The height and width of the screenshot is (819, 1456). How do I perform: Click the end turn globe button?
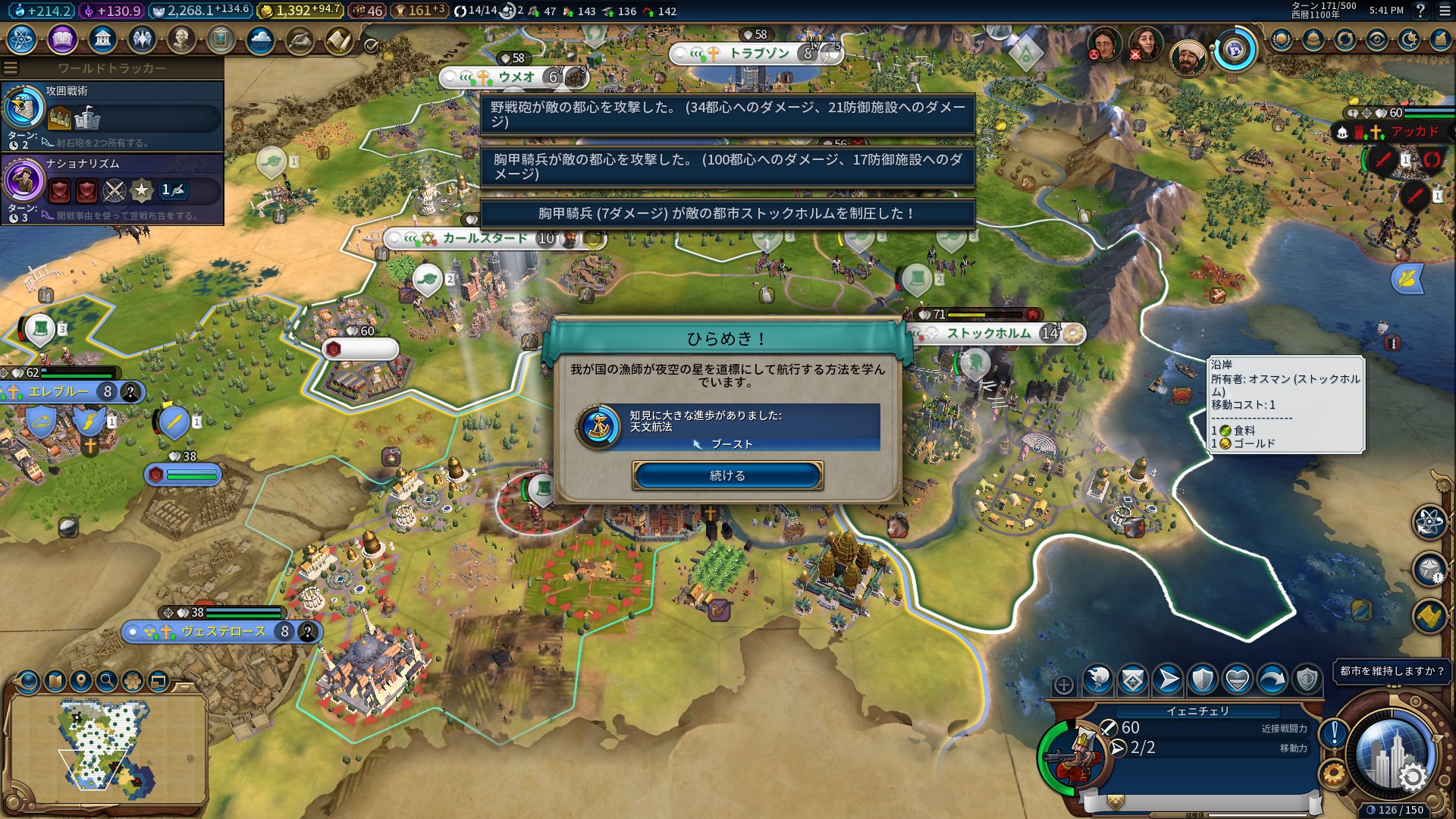1392,752
